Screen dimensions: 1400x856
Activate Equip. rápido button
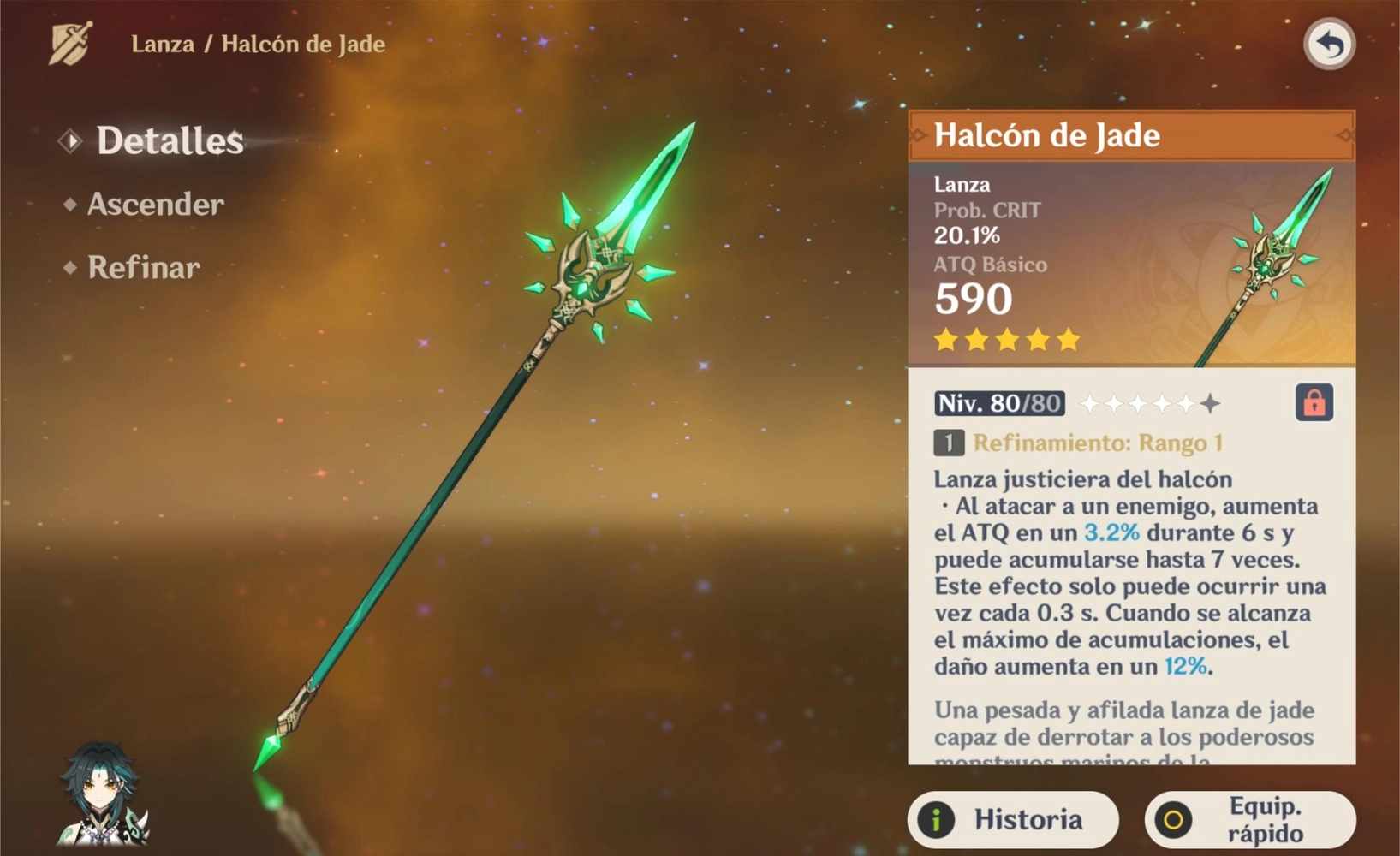coord(1250,819)
